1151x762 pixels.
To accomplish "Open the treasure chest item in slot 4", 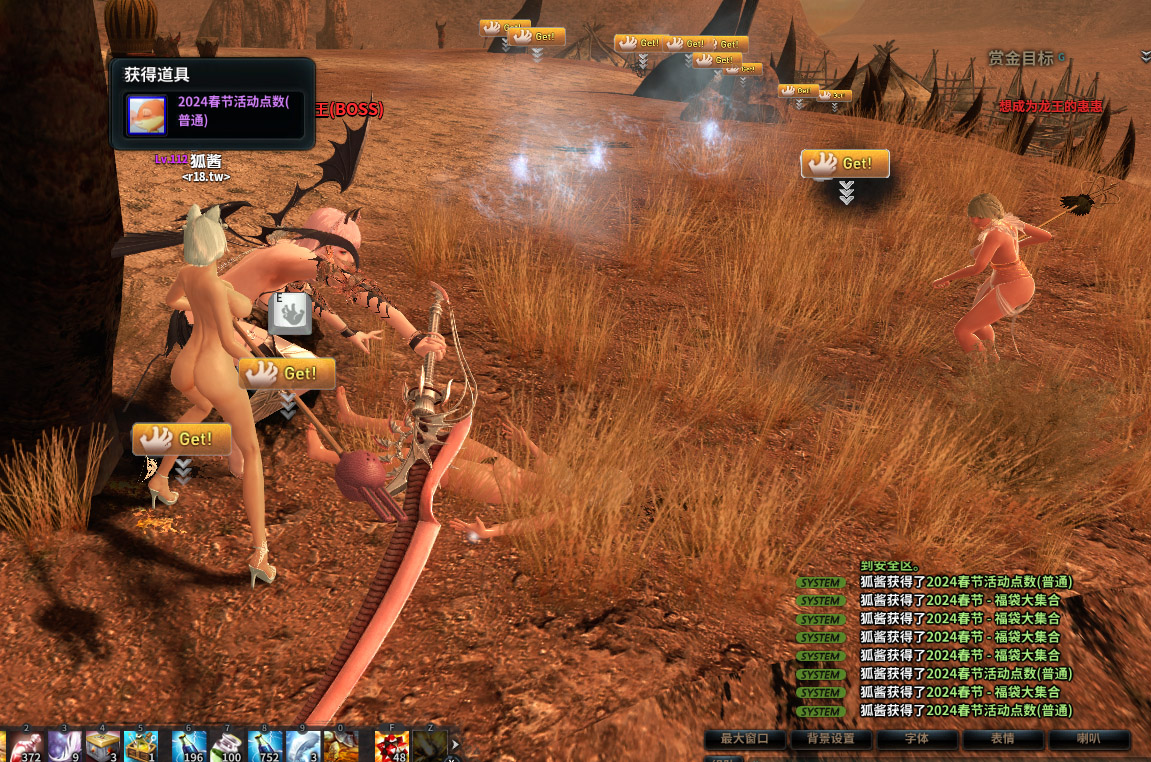I will pos(103,747).
